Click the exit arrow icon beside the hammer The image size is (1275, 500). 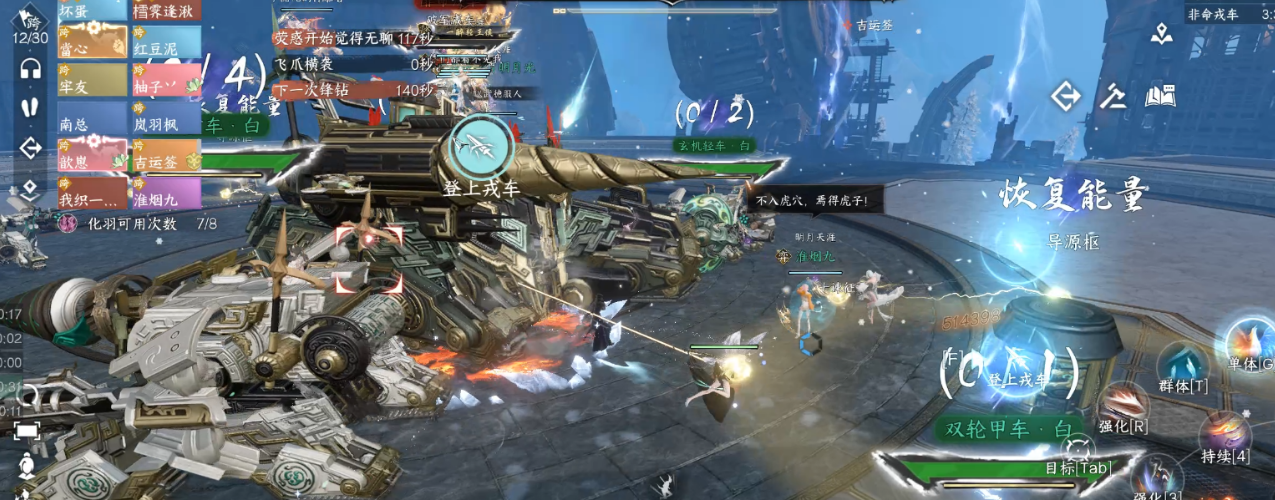(x=1066, y=96)
